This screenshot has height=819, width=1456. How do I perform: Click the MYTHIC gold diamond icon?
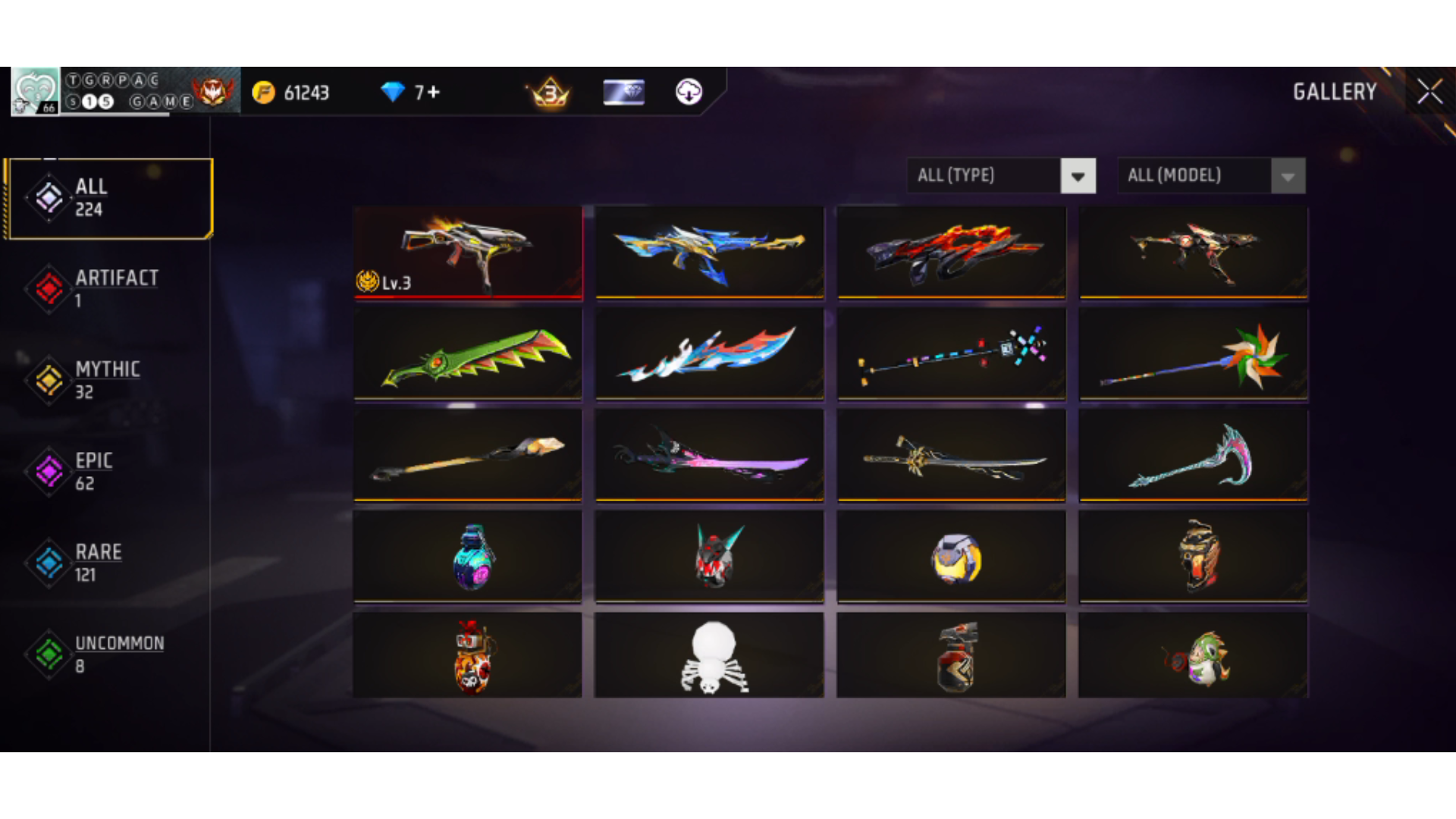[x=49, y=380]
